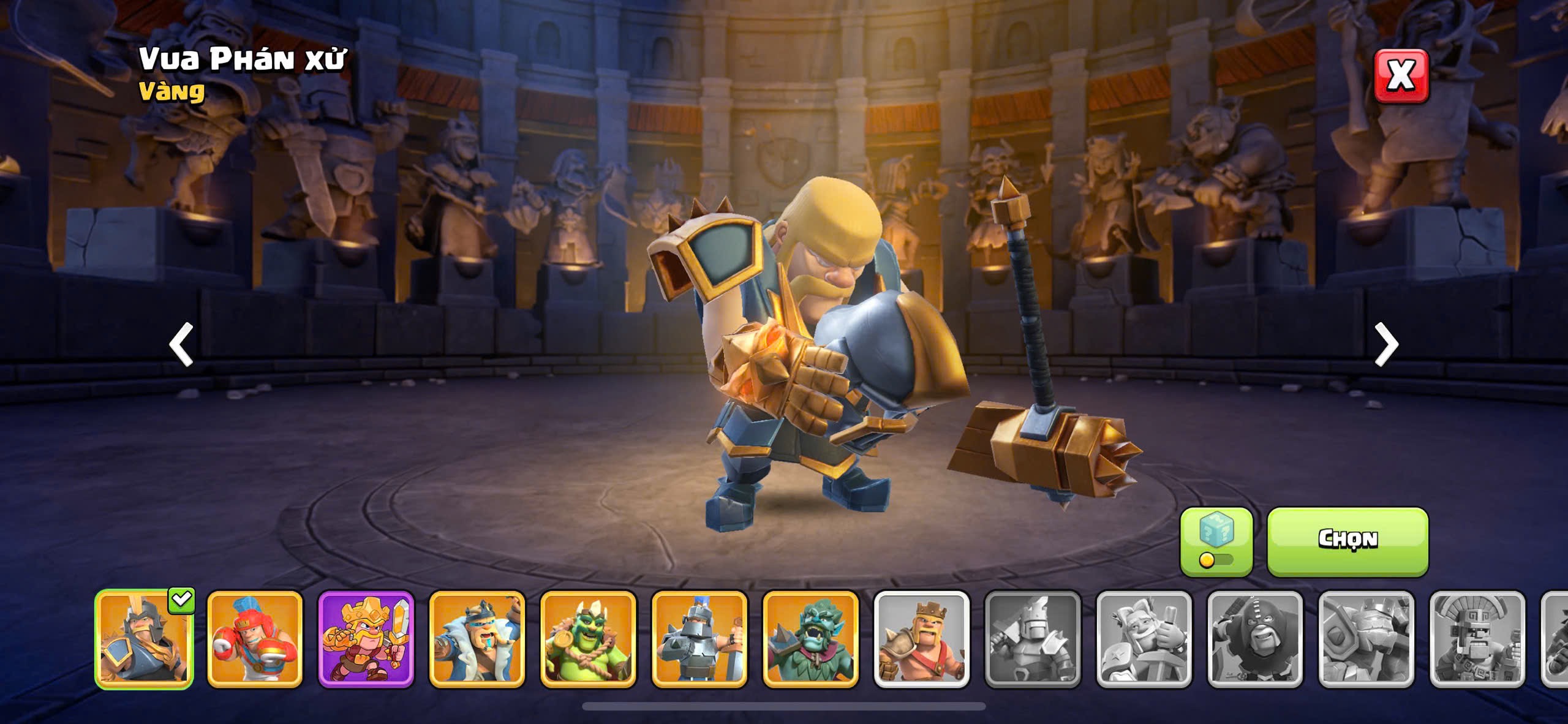
Task: Close the skin selection screen
Action: click(x=1401, y=76)
